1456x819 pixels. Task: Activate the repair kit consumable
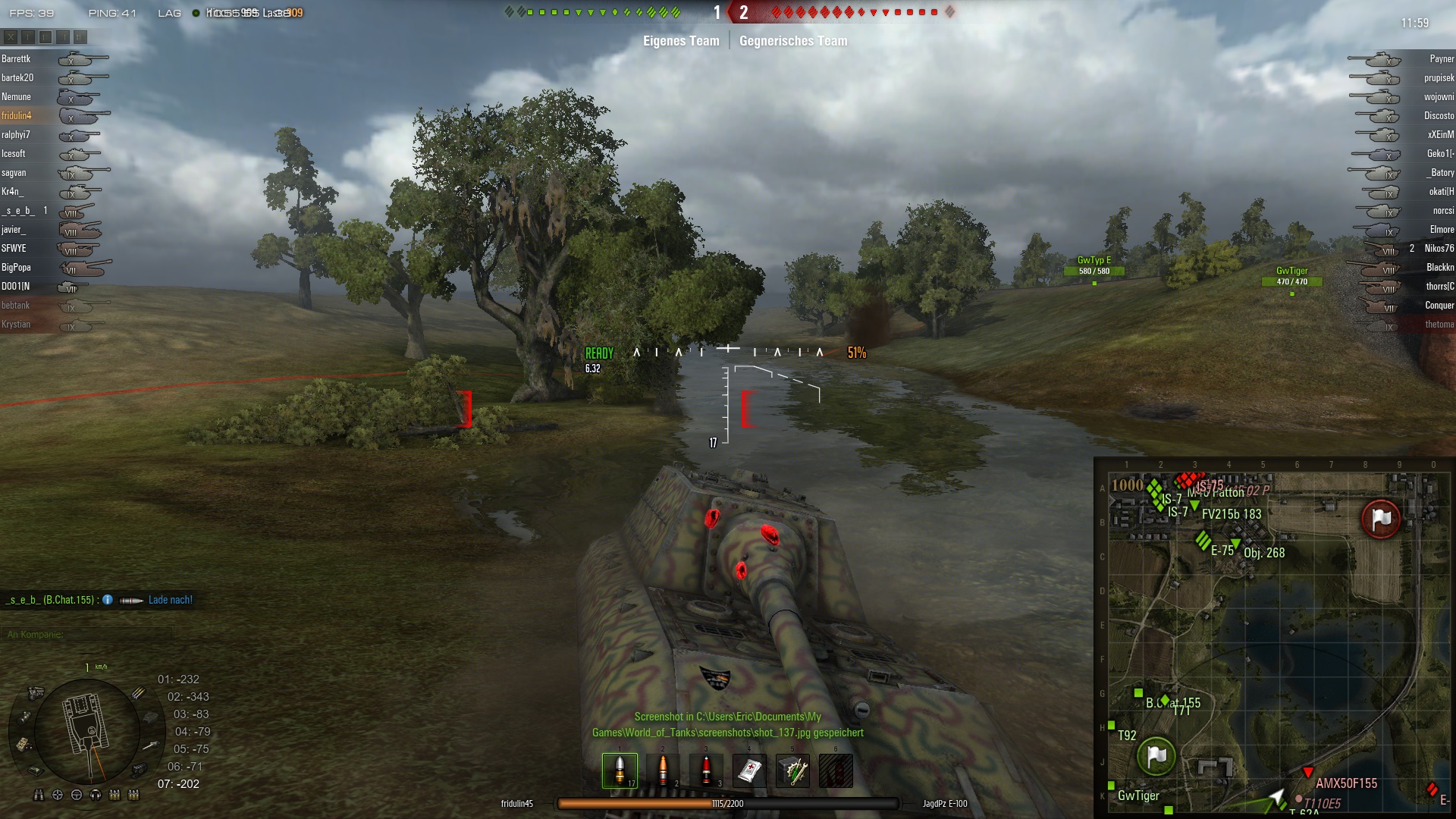coord(792,770)
